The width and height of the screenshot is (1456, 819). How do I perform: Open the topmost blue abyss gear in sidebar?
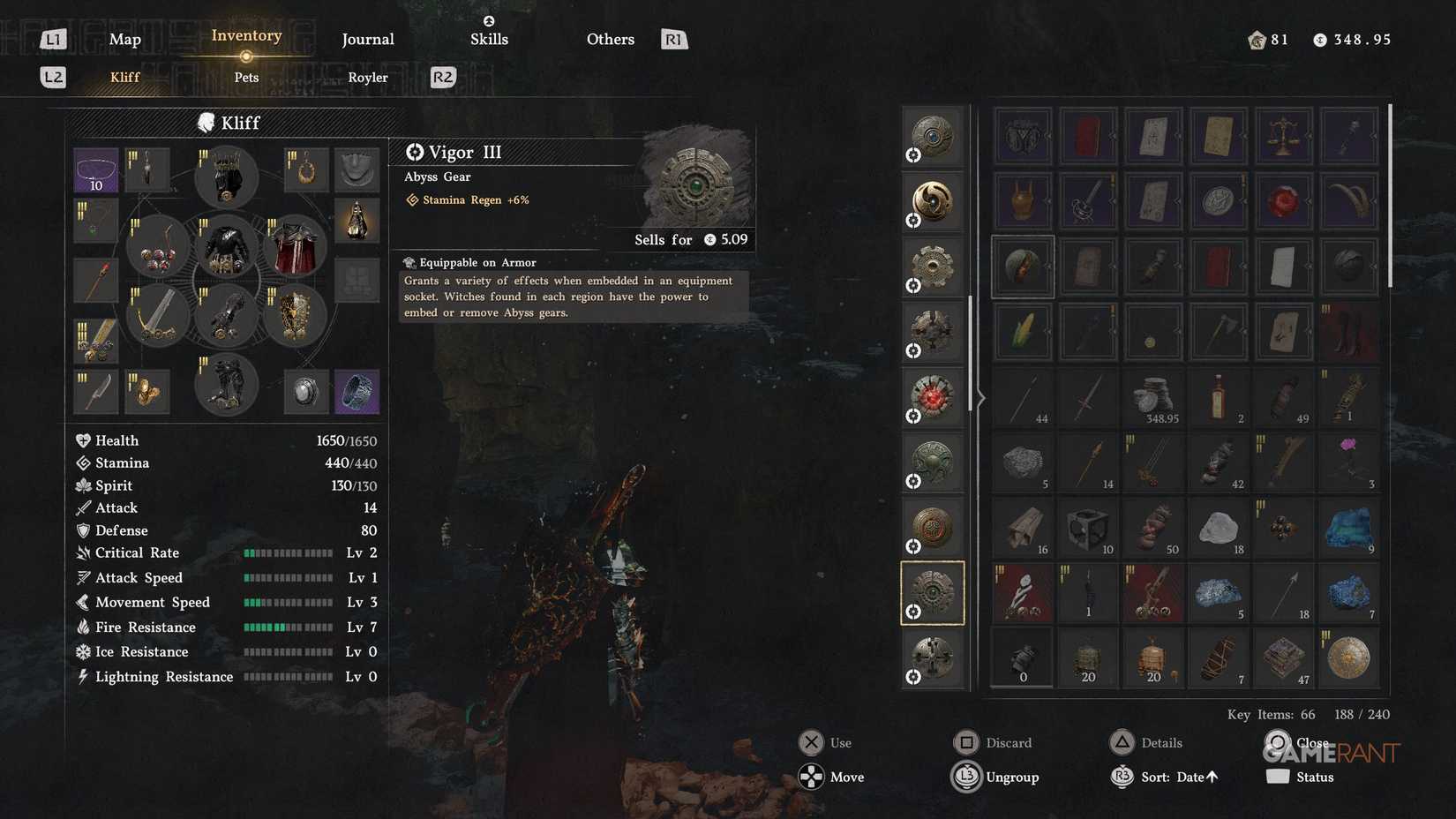click(932, 136)
